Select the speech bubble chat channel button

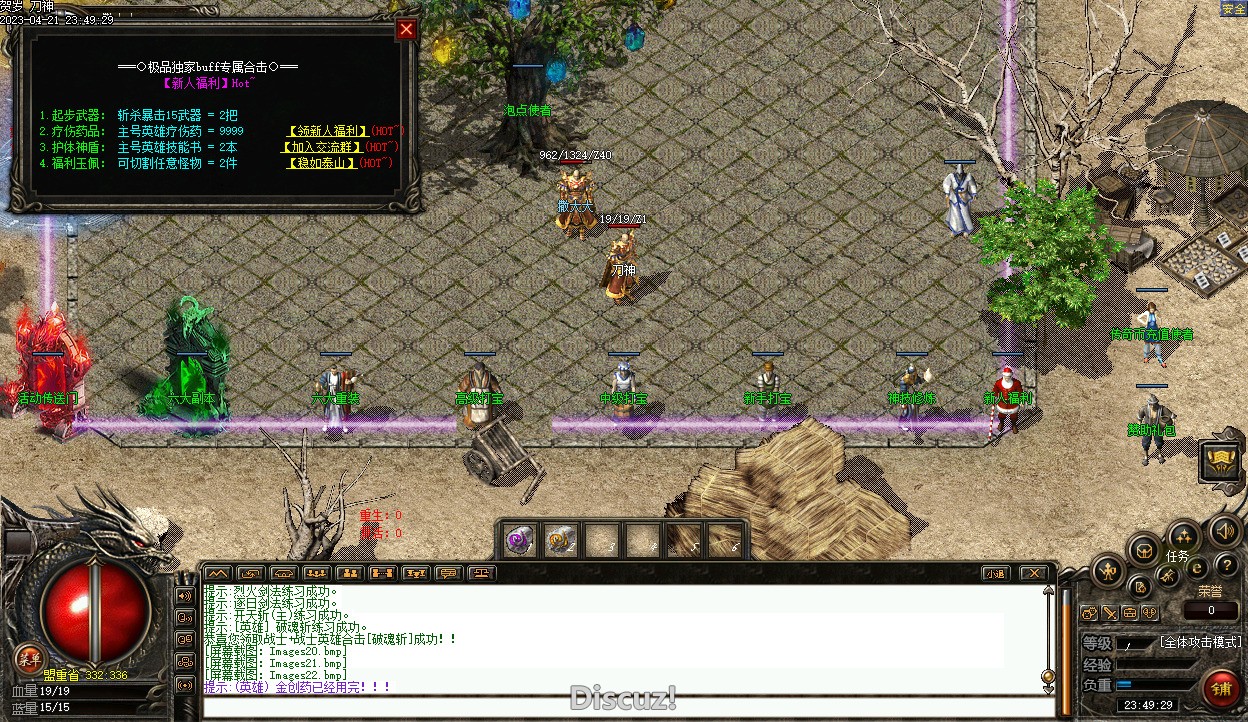pos(447,574)
